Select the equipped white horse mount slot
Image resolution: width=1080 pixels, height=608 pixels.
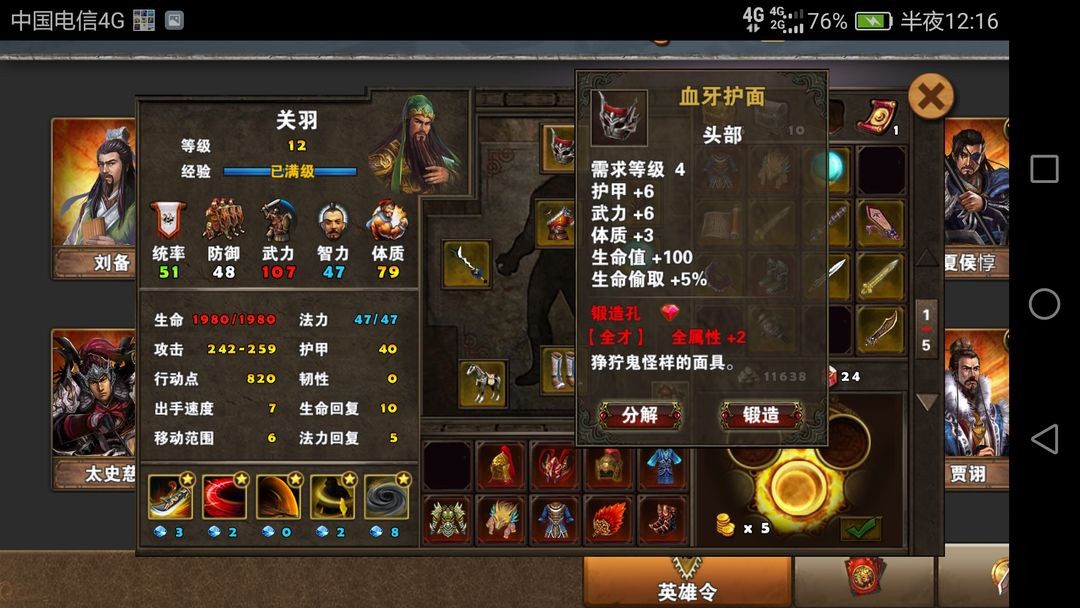coord(483,383)
